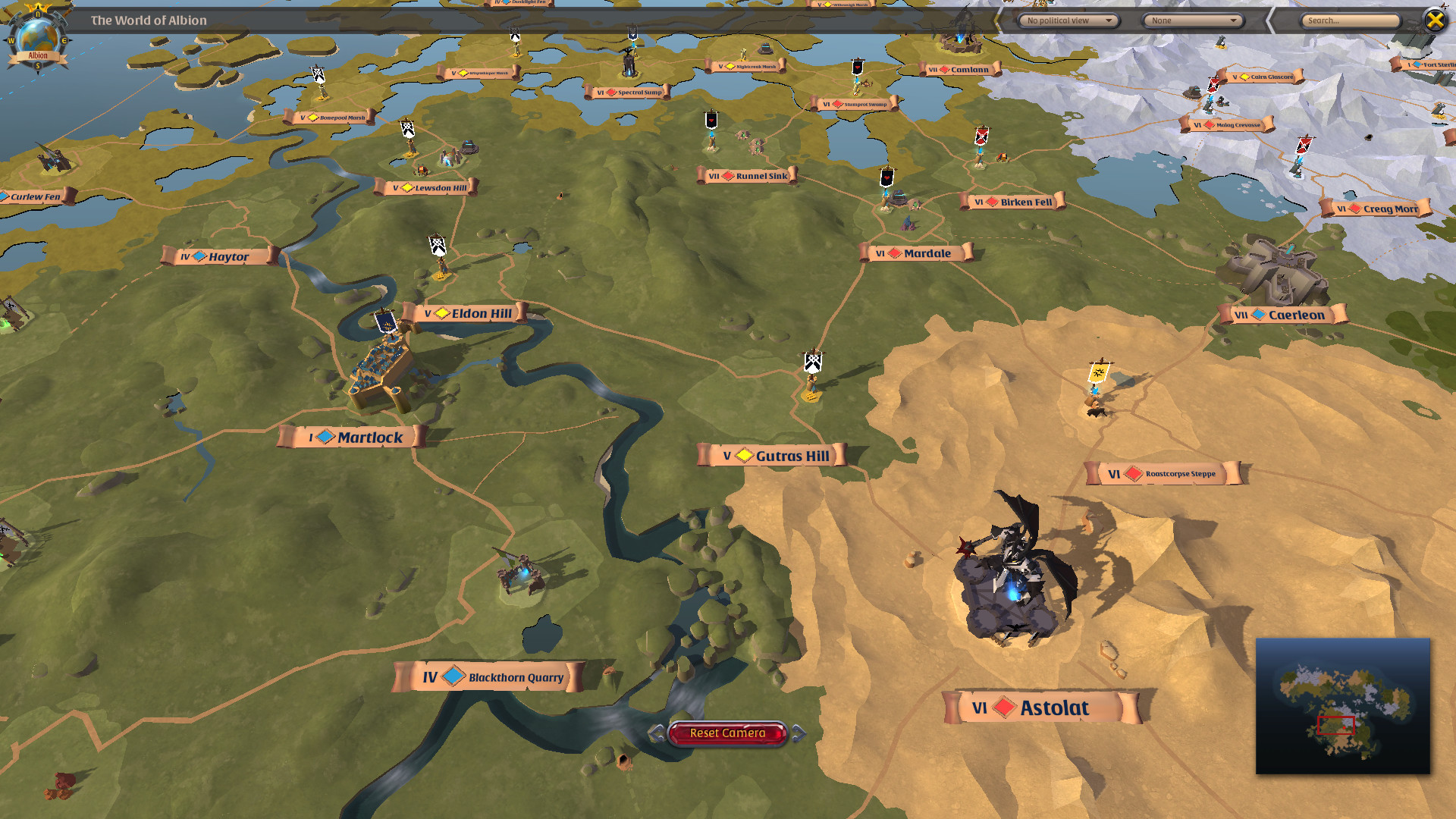Viewport: 1456px width, 819px height.
Task: Click the Blackthorn Quarry banner
Action: (488, 677)
